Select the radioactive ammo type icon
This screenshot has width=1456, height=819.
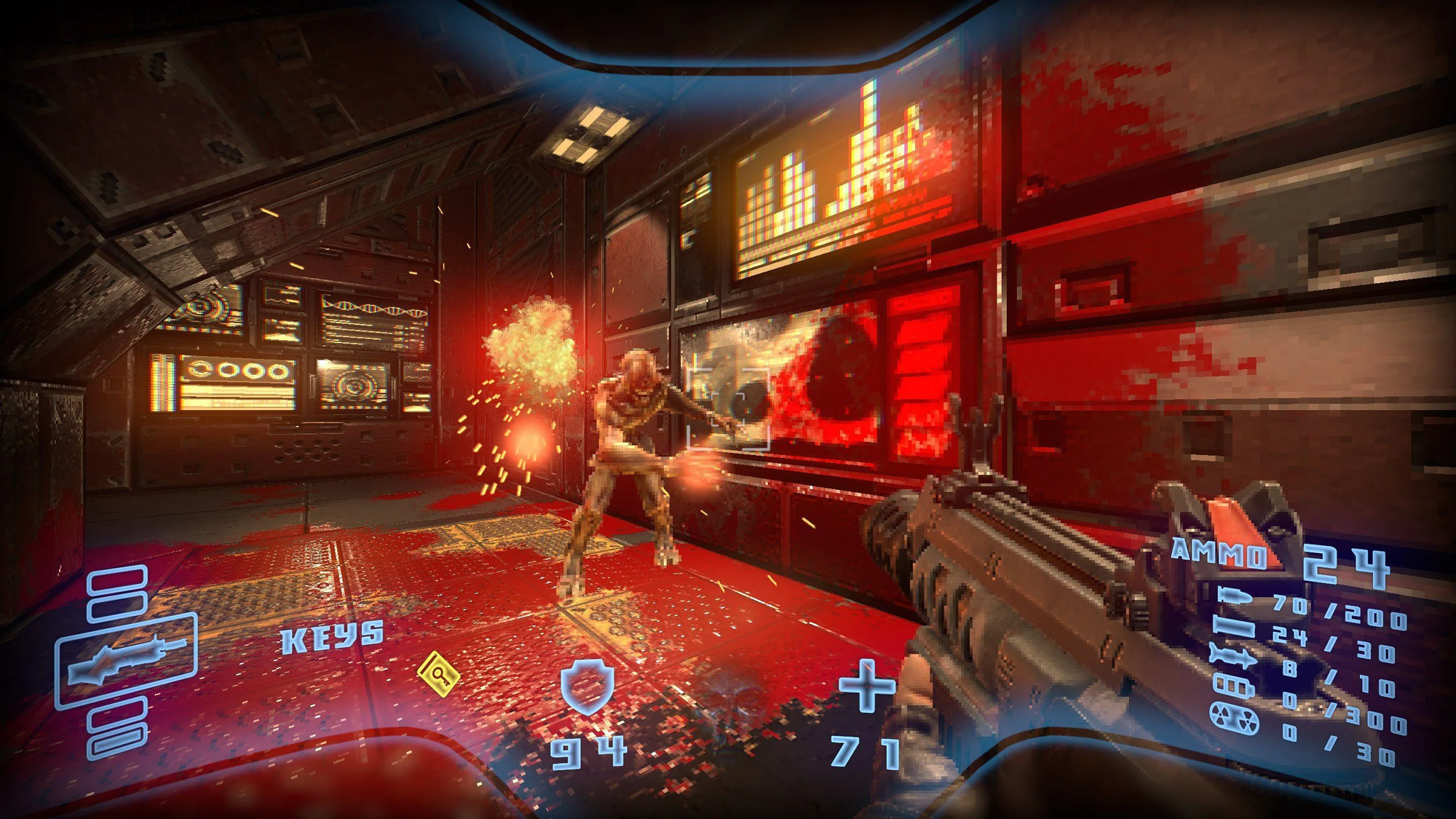(x=1234, y=718)
